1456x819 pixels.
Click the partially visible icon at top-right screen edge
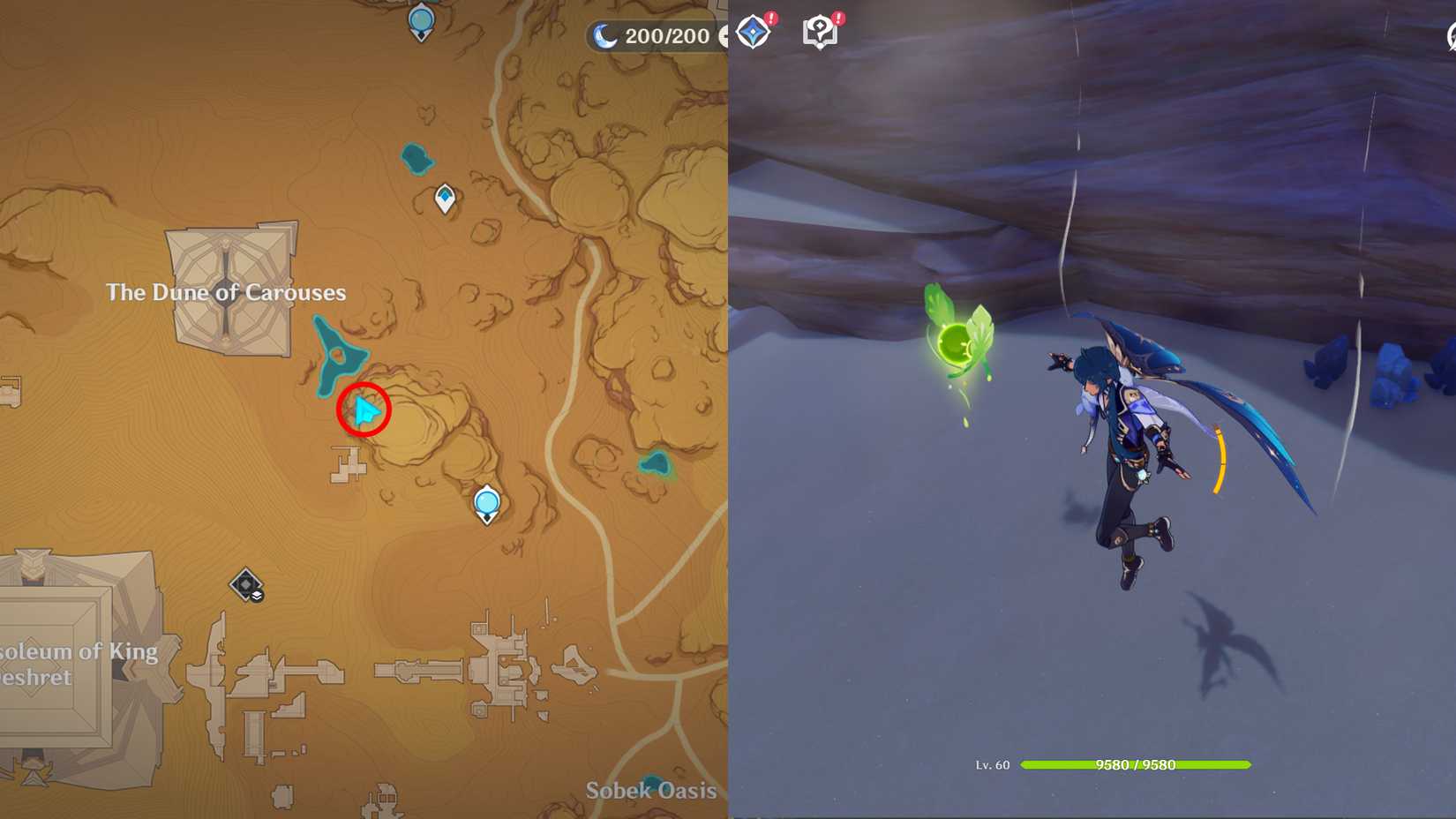[x=1450, y=37]
